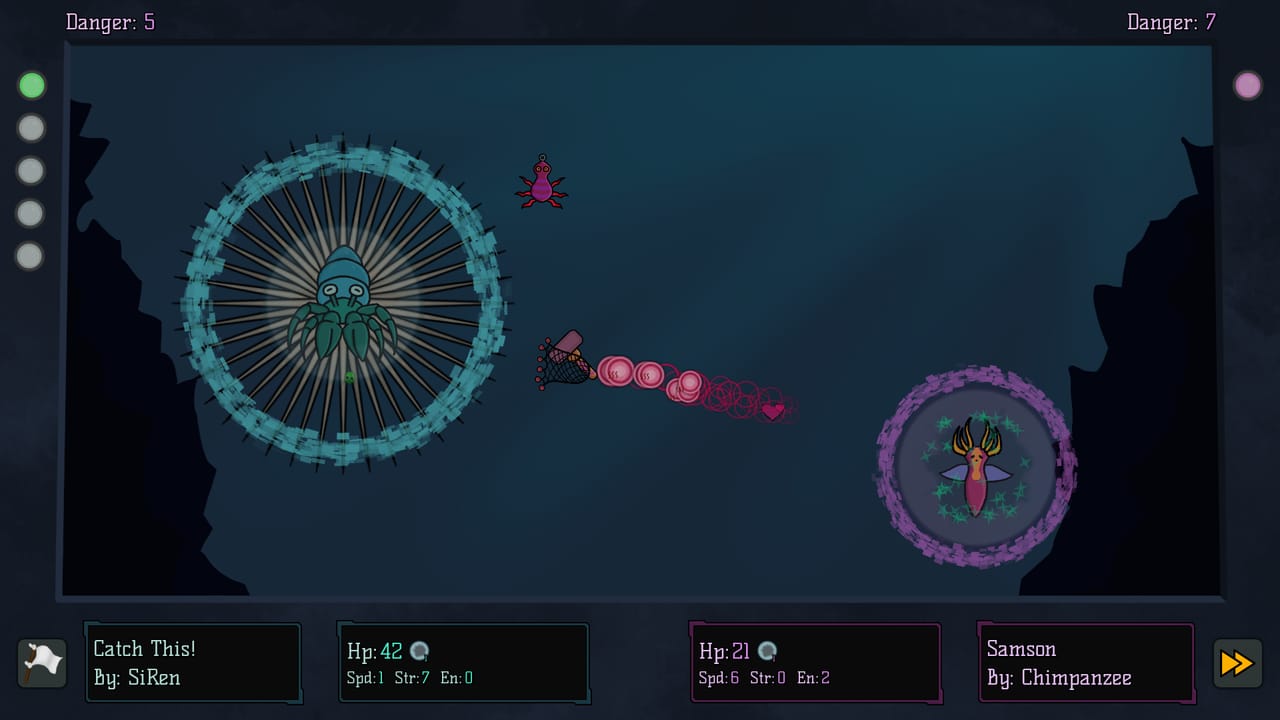Click the Hp:42 health readout
This screenshot has height=720, width=1280.
[374, 650]
